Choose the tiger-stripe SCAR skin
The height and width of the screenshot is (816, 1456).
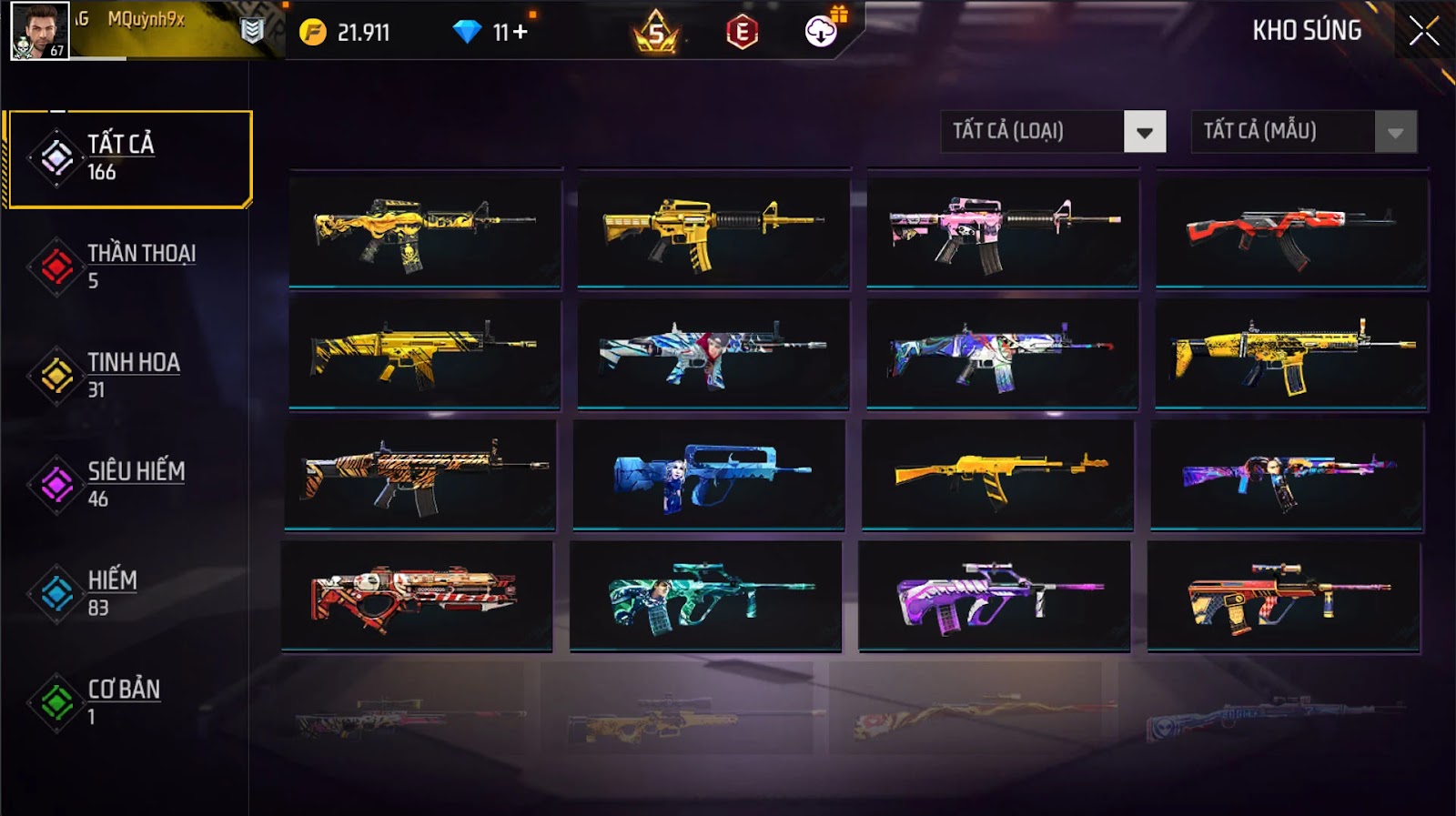click(420, 475)
